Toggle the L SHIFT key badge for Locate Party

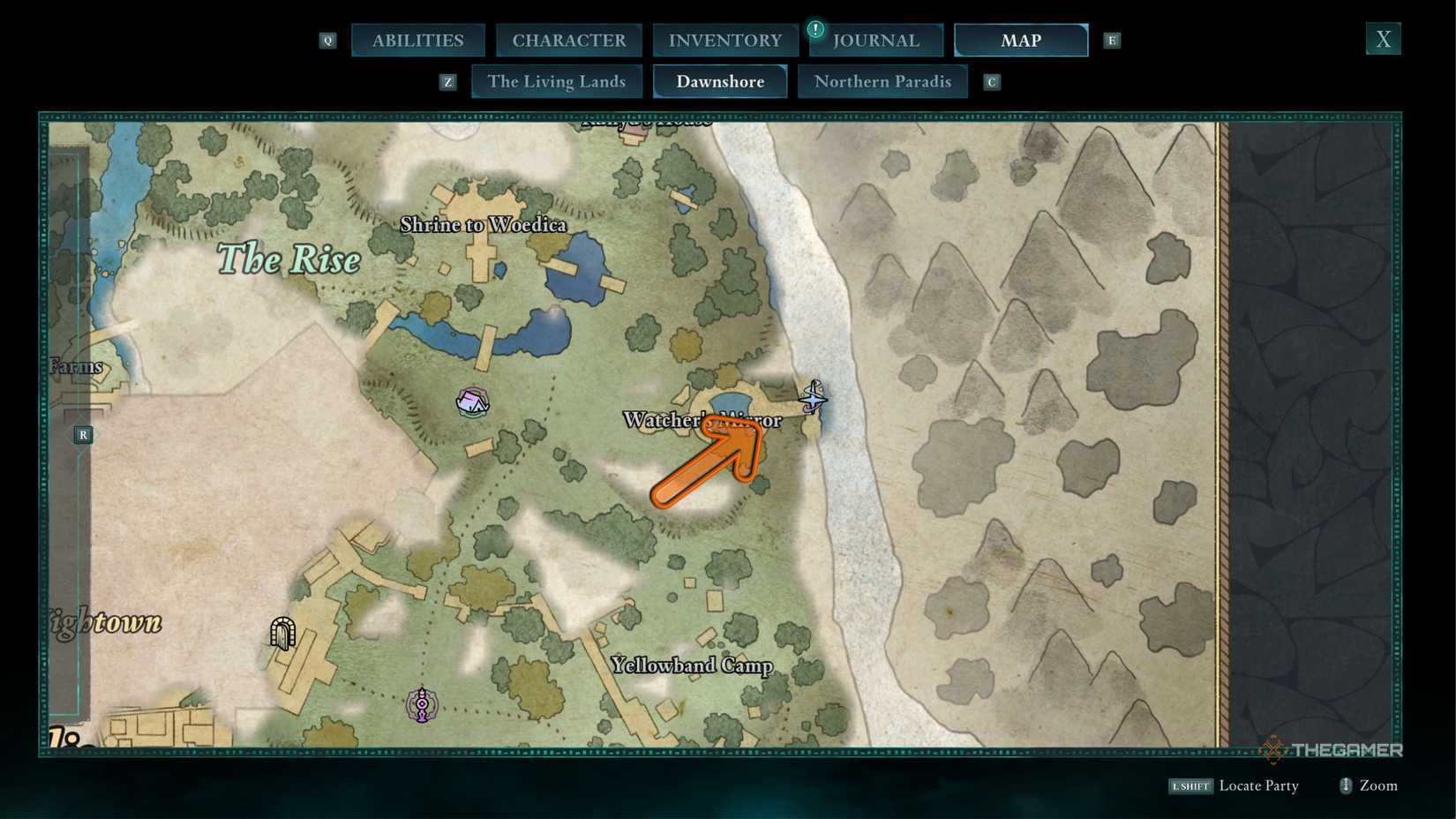pos(1190,785)
